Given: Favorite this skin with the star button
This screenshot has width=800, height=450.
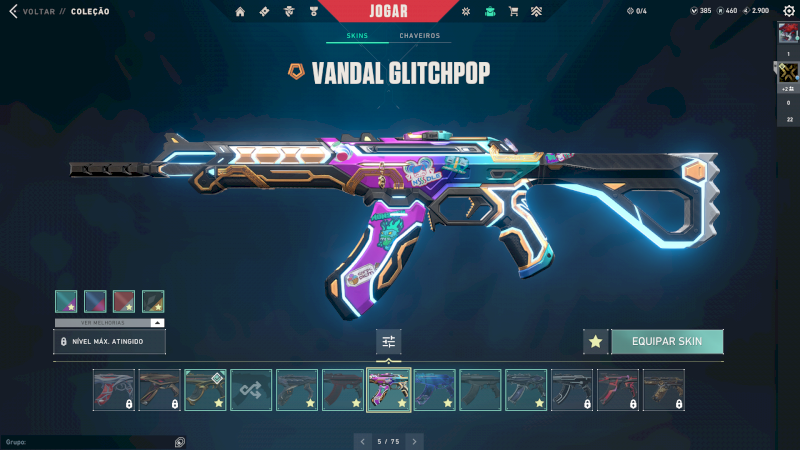Looking at the screenshot, I should (595, 342).
